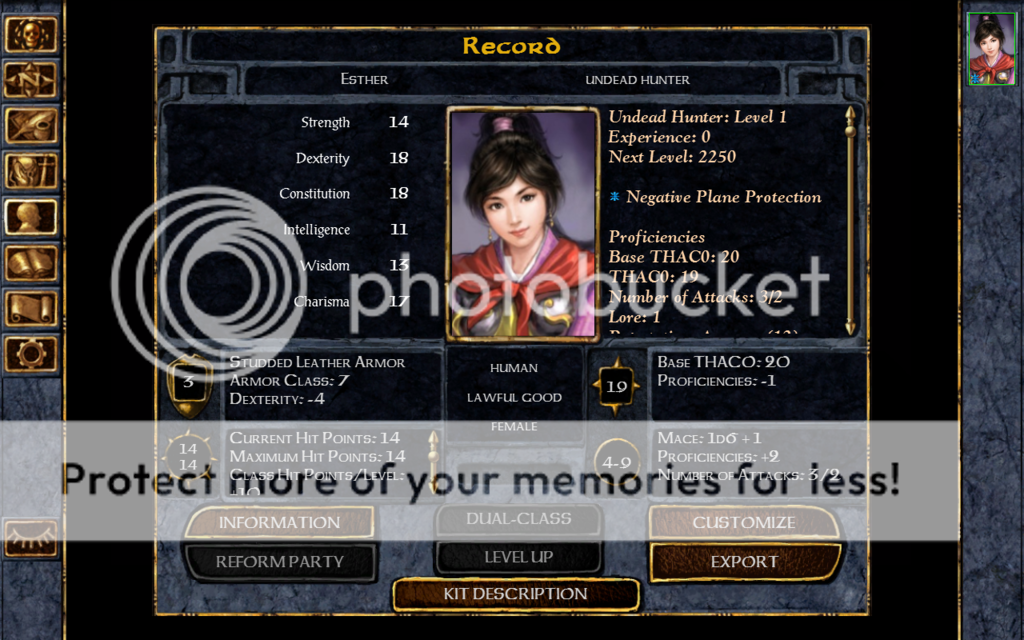The height and width of the screenshot is (640, 1024).
Task: Click the Level Up button
Action: tap(518, 557)
